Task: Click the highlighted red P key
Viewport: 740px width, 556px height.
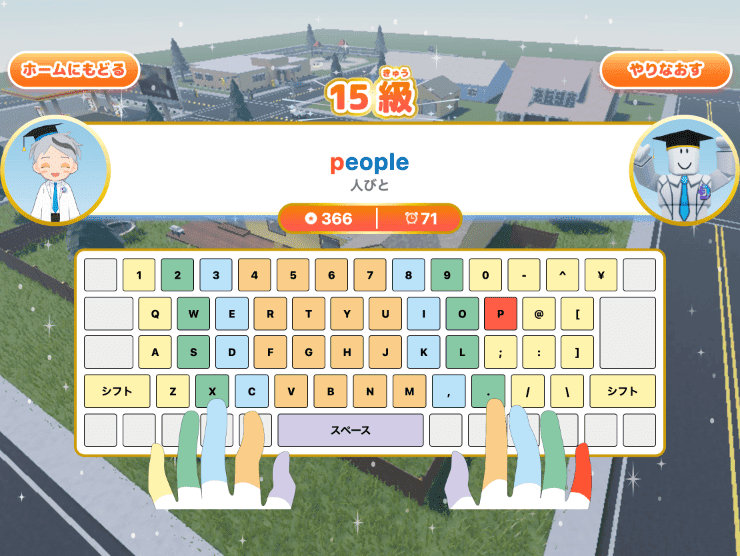Action: tap(500, 313)
